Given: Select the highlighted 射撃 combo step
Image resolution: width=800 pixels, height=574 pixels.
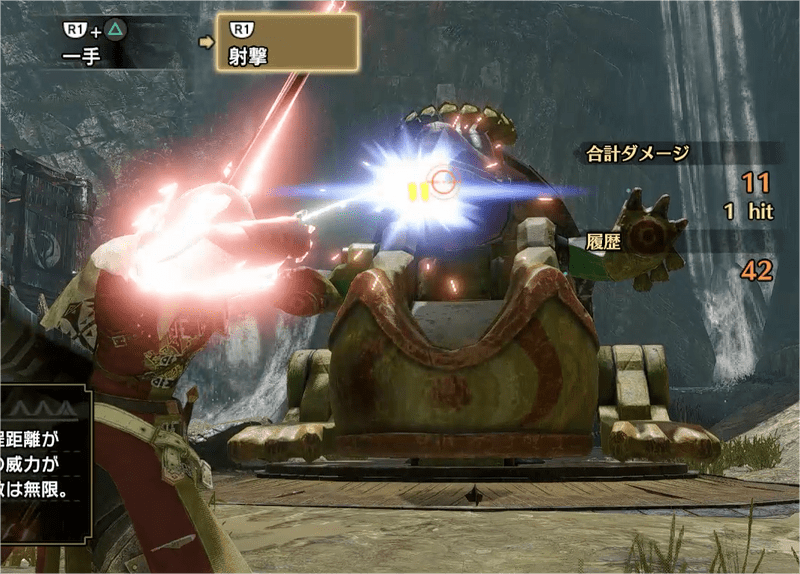Looking at the screenshot, I should 287,42.
